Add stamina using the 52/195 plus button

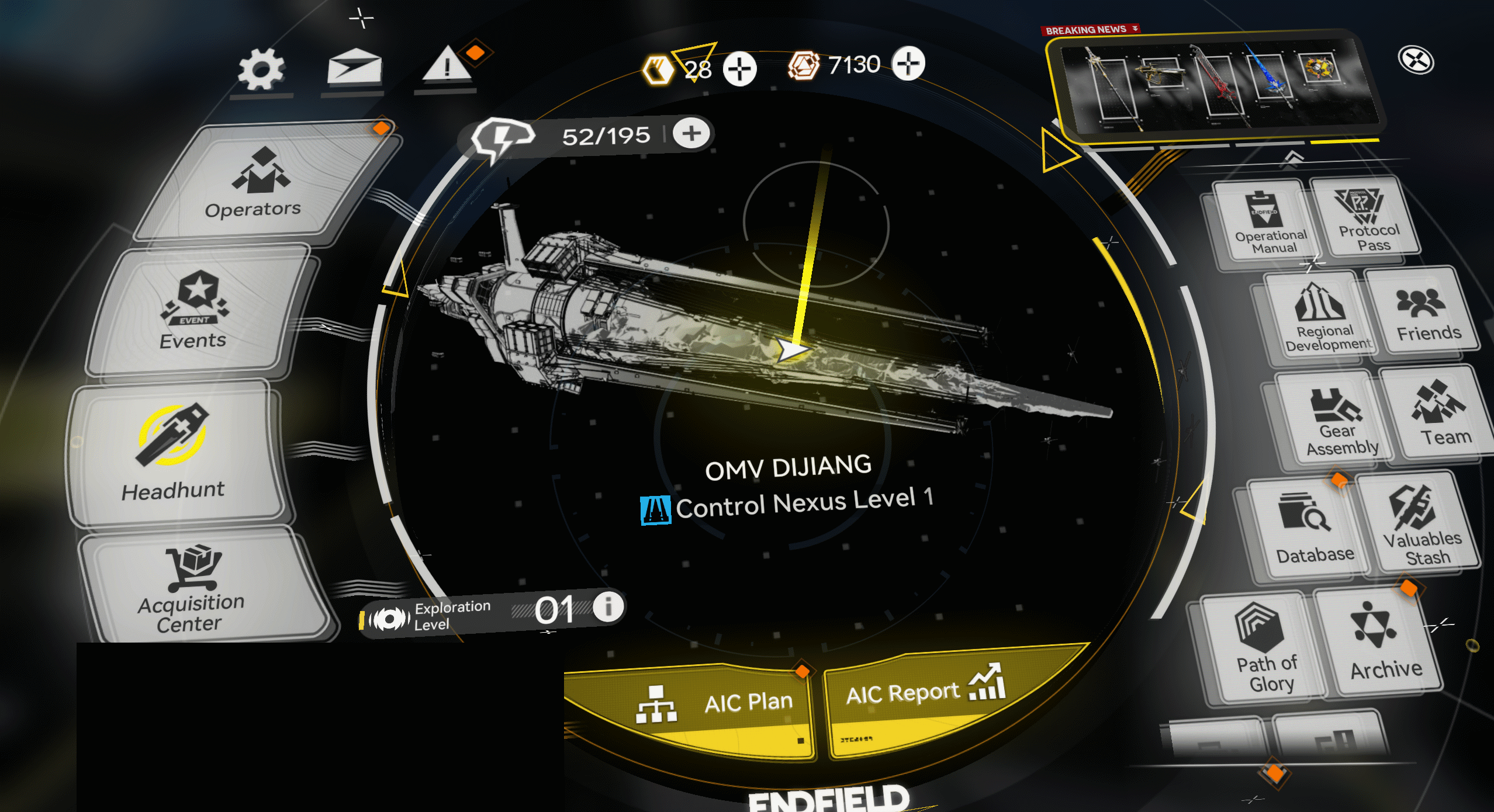click(x=691, y=133)
